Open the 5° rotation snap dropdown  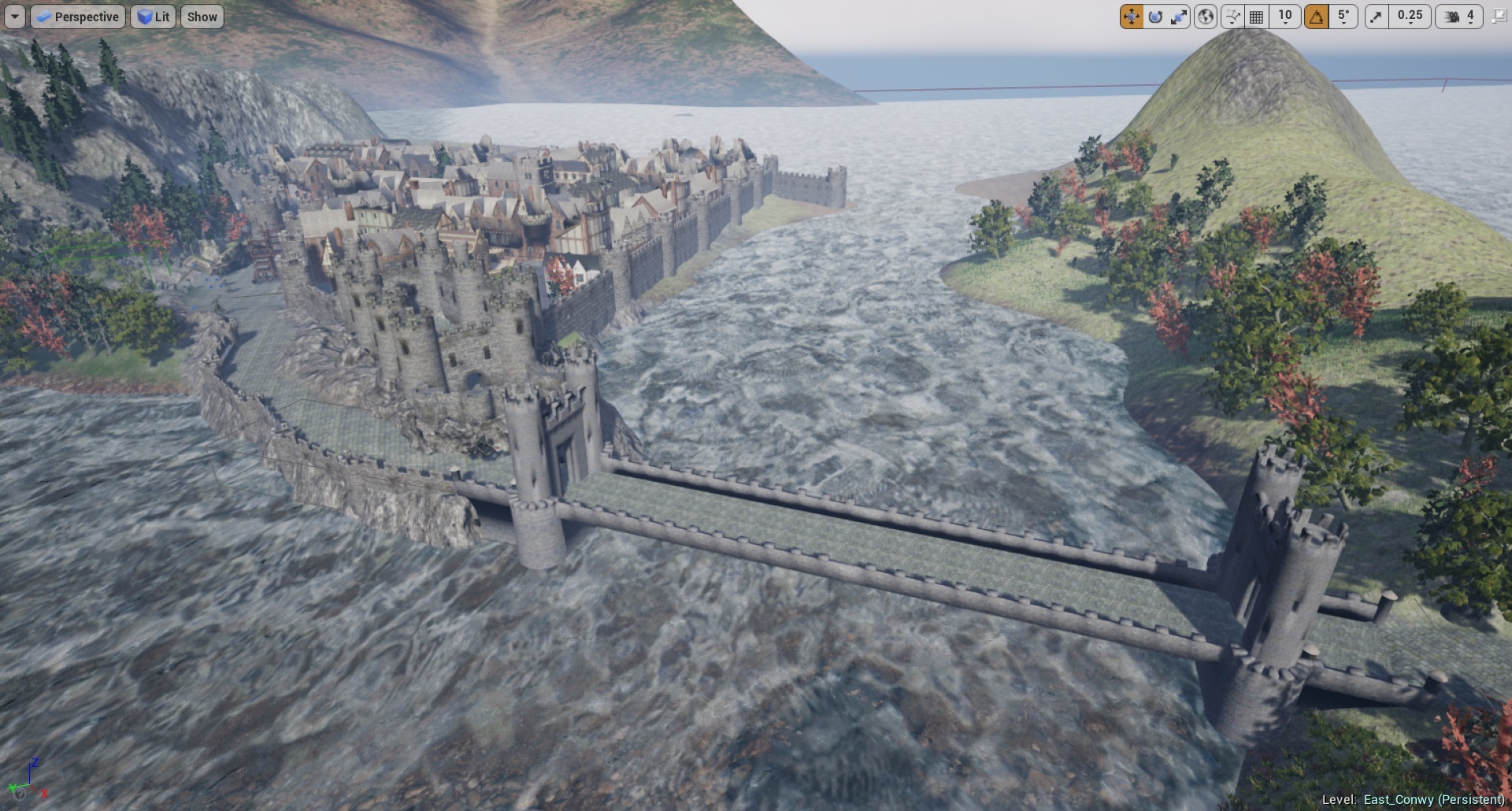[x=1343, y=17]
